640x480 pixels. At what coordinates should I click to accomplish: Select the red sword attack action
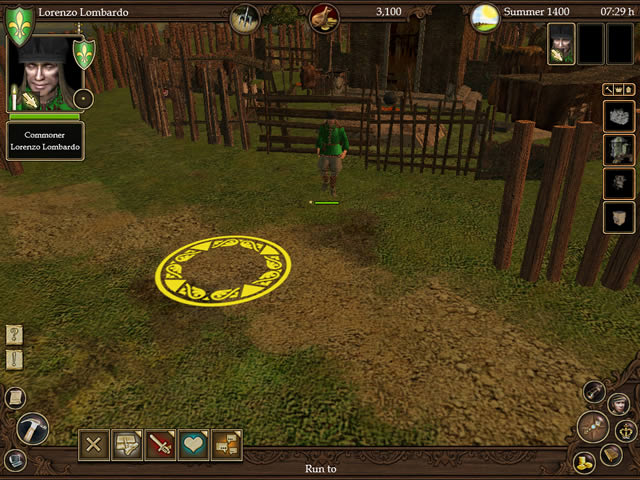point(160,444)
